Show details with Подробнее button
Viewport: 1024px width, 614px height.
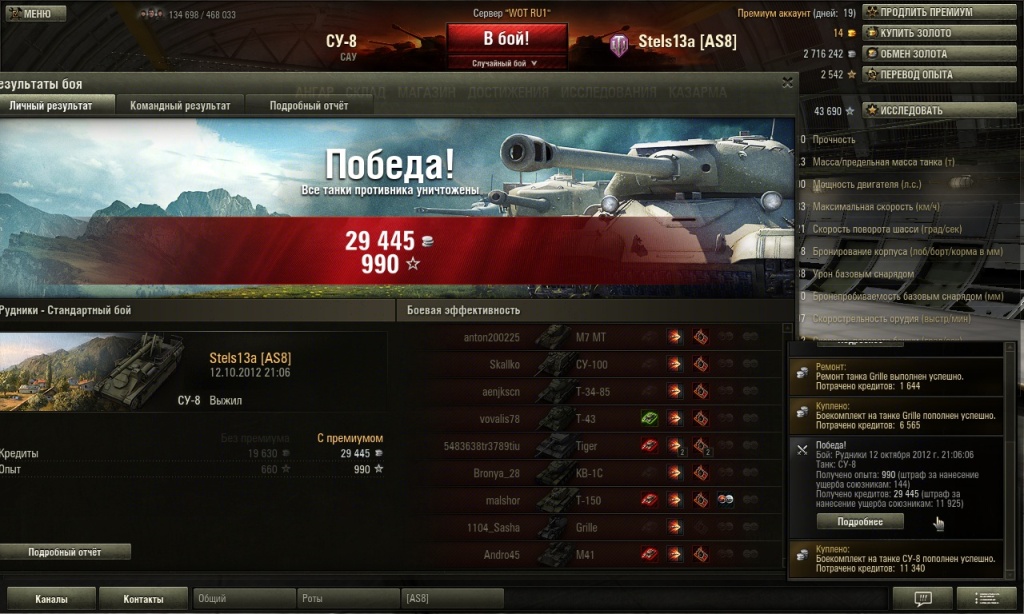tap(859, 521)
